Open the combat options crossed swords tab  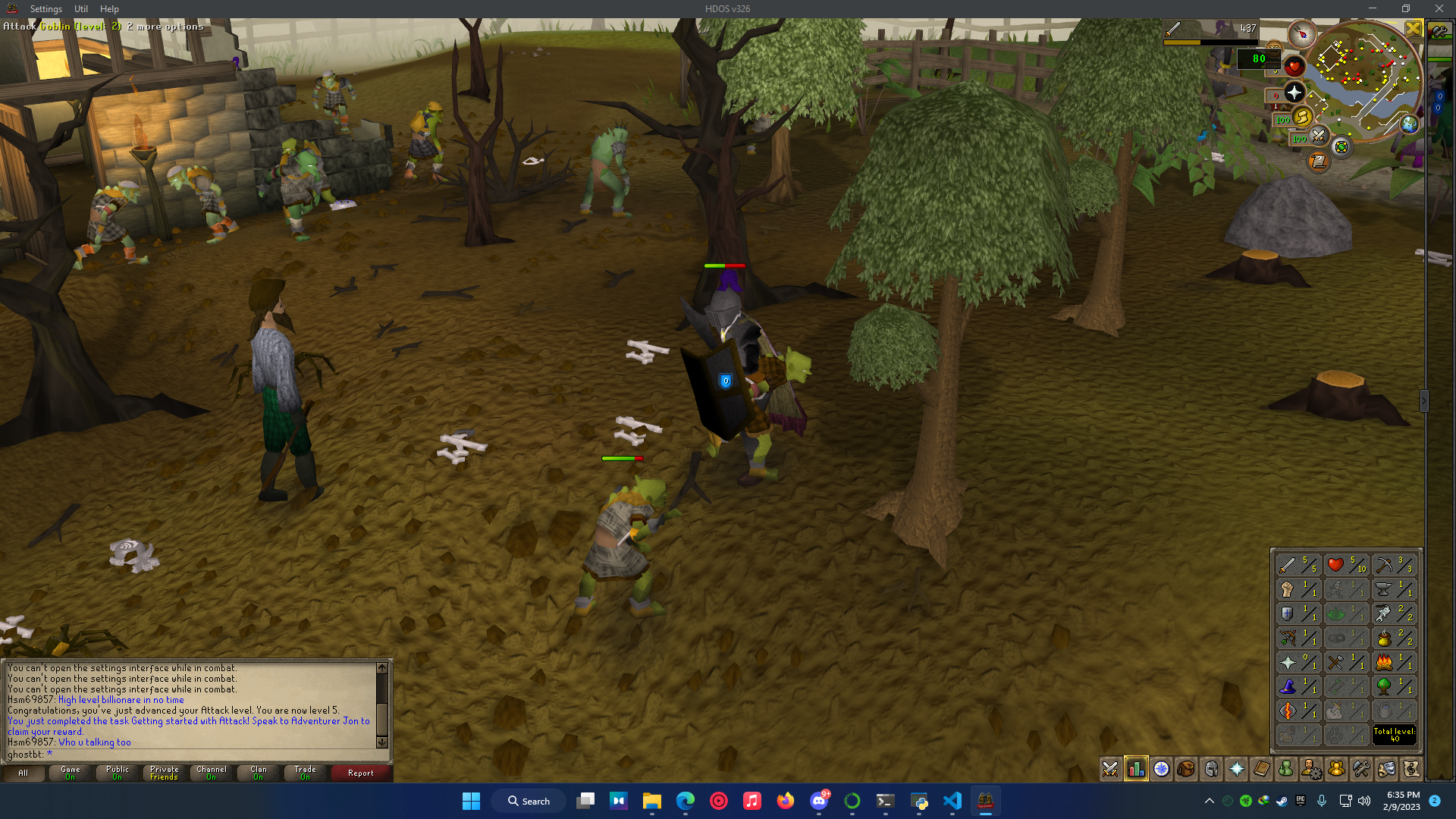tap(1109, 769)
